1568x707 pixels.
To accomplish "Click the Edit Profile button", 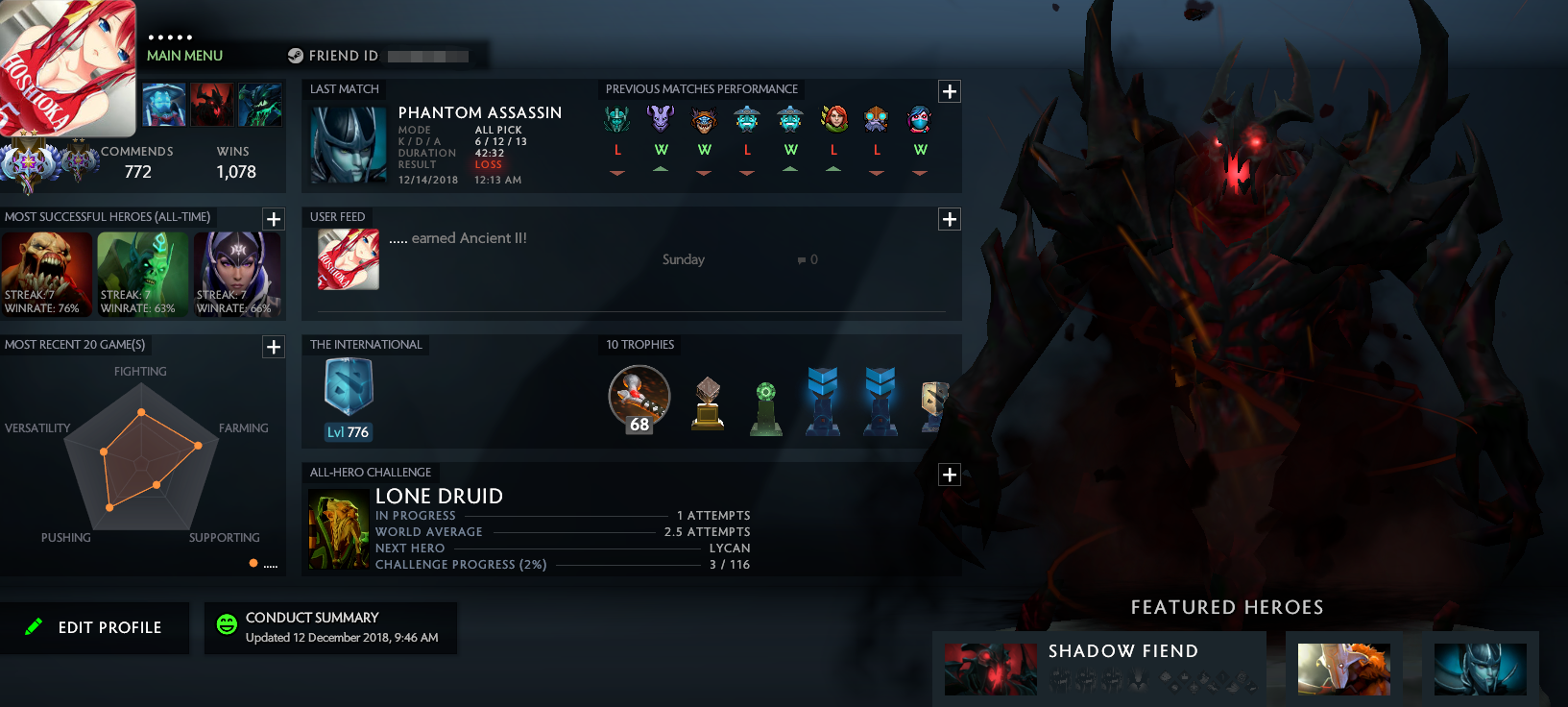I will point(95,627).
